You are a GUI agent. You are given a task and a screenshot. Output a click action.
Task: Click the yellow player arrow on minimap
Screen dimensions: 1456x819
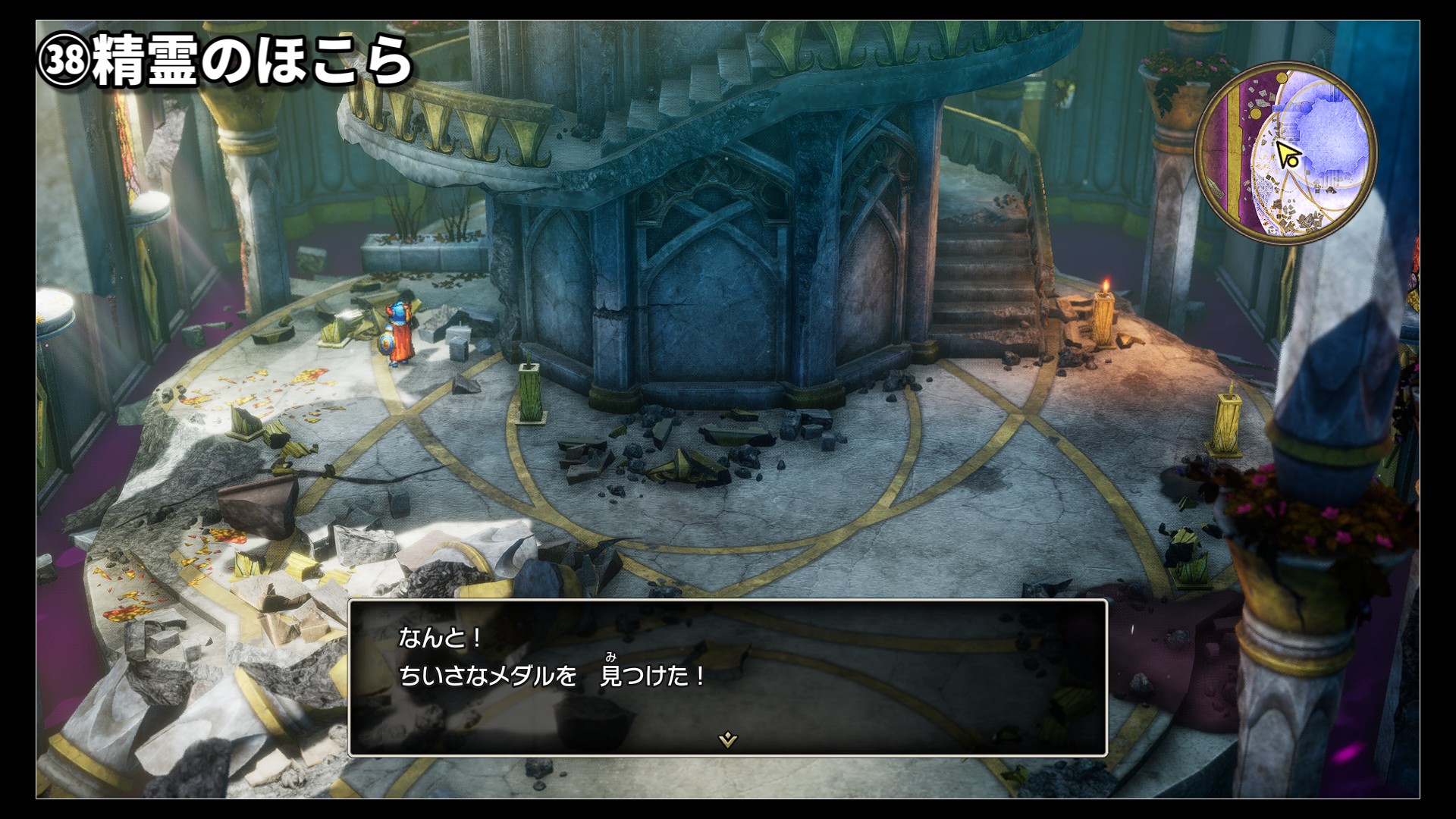[1287, 155]
